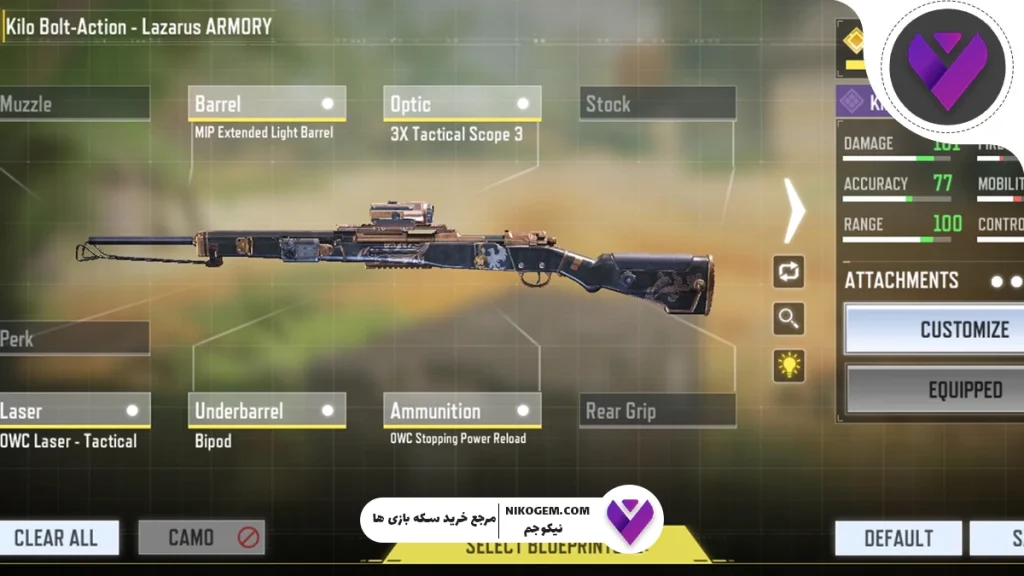Toggle the light bulb icon

click(x=789, y=366)
